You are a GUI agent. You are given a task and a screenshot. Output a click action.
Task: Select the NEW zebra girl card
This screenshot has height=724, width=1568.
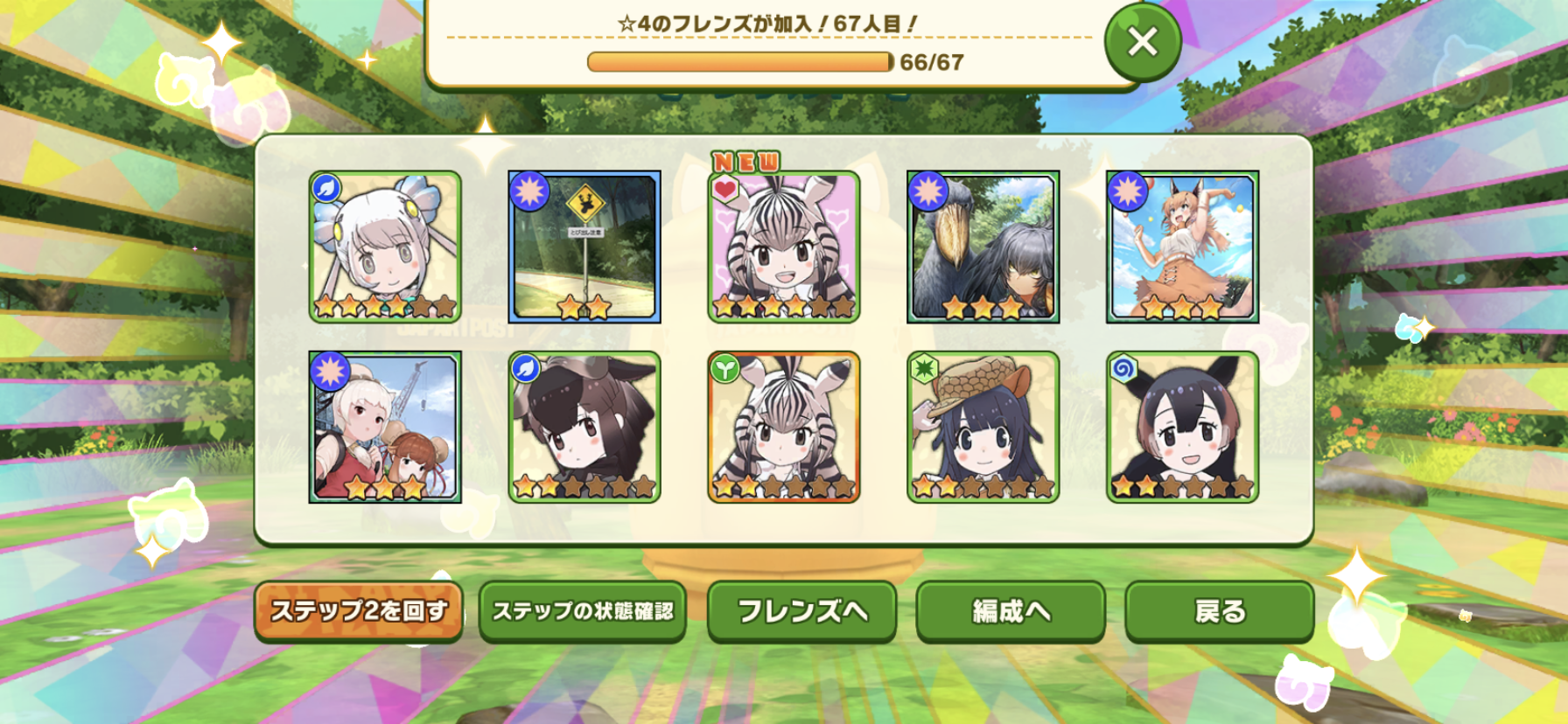coord(784,247)
